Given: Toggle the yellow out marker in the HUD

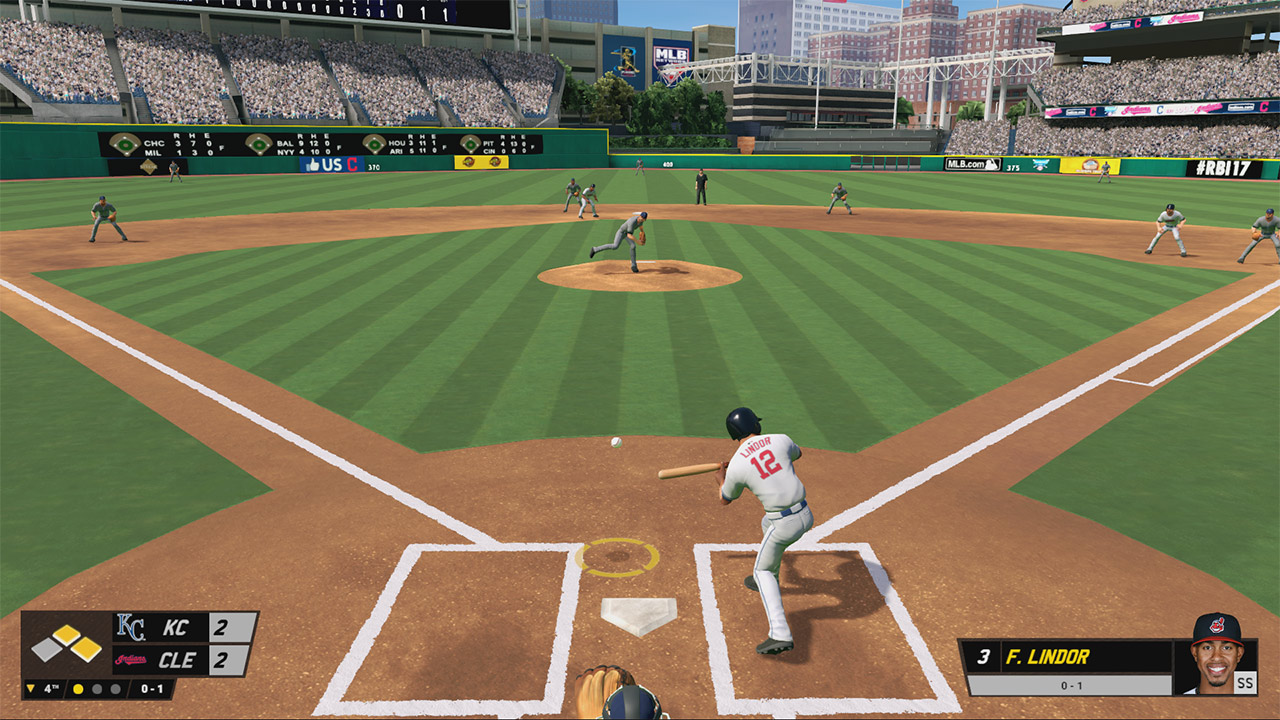Looking at the screenshot, I should pyautogui.click(x=78, y=689).
